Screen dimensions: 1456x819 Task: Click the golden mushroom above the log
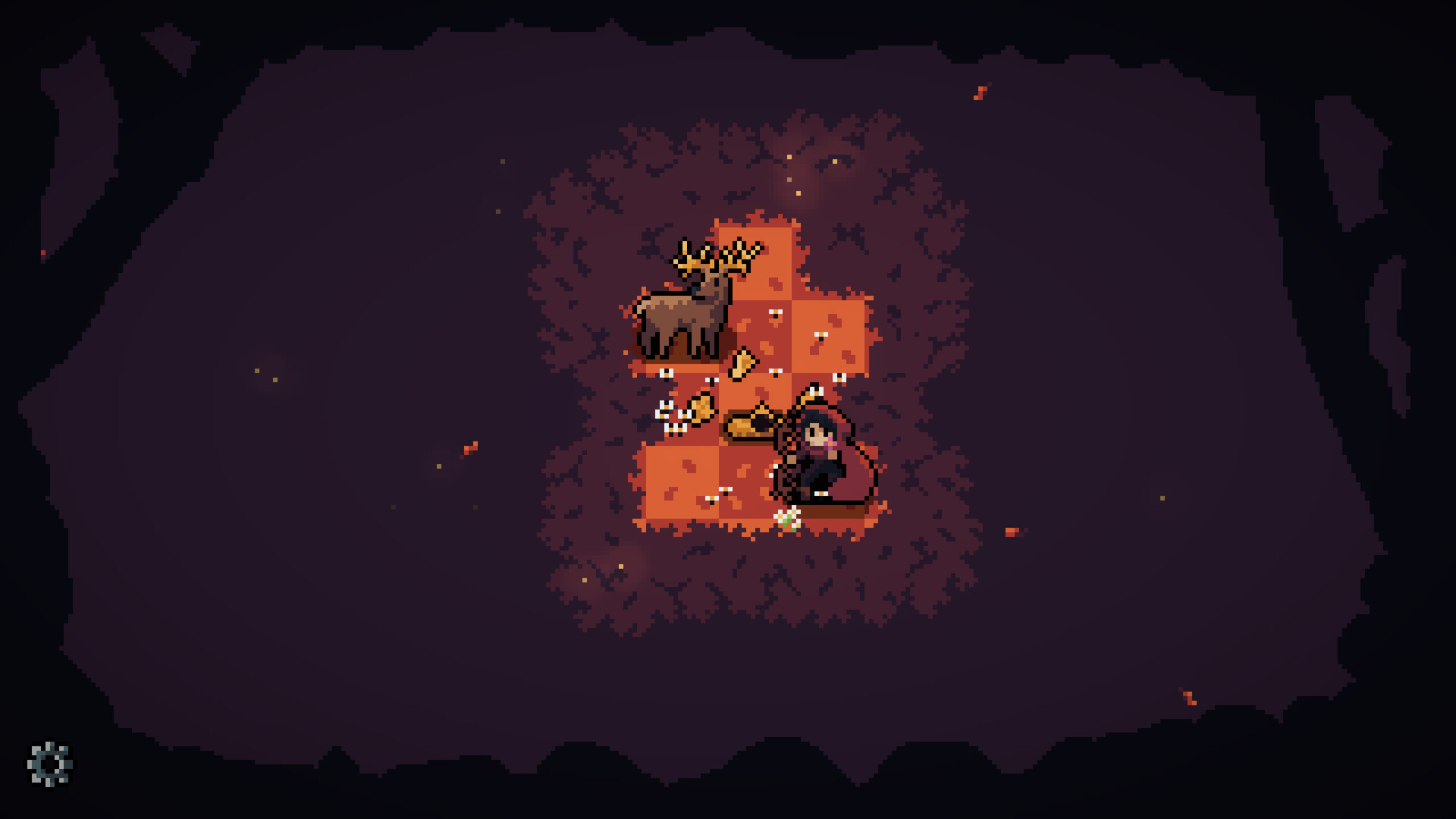coord(742,366)
